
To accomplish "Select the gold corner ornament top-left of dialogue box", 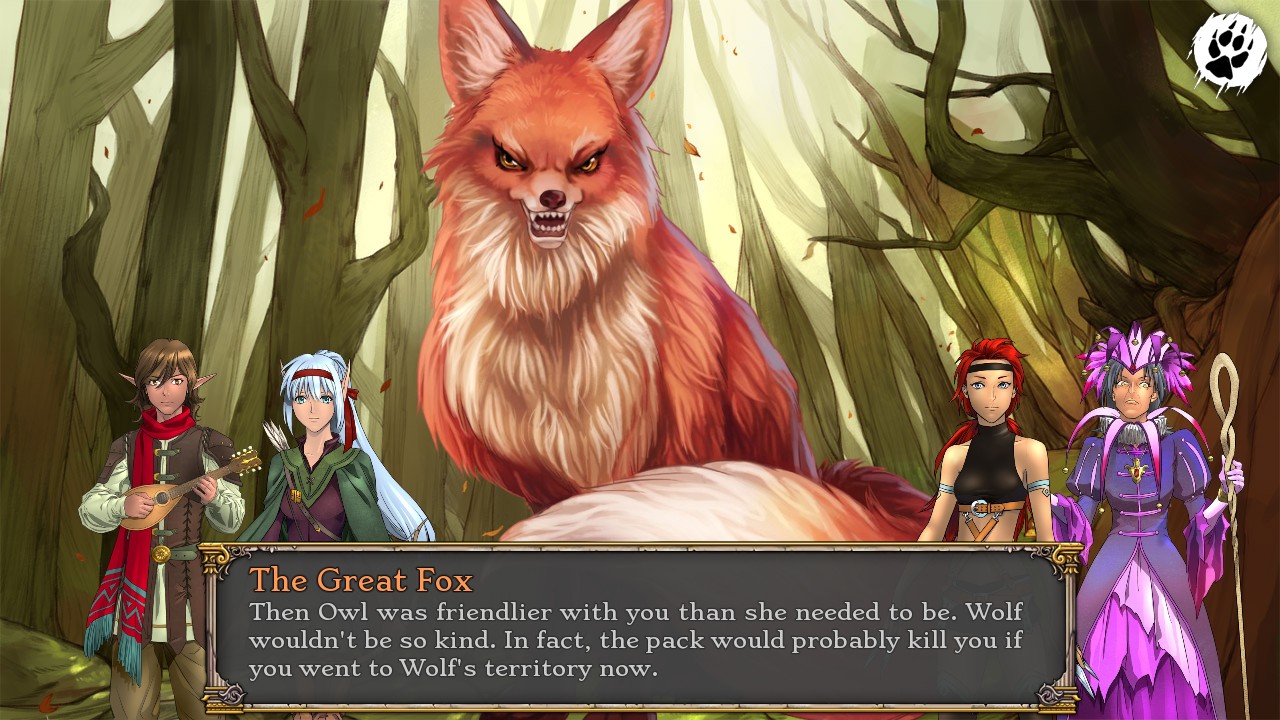I will pos(213,556).
